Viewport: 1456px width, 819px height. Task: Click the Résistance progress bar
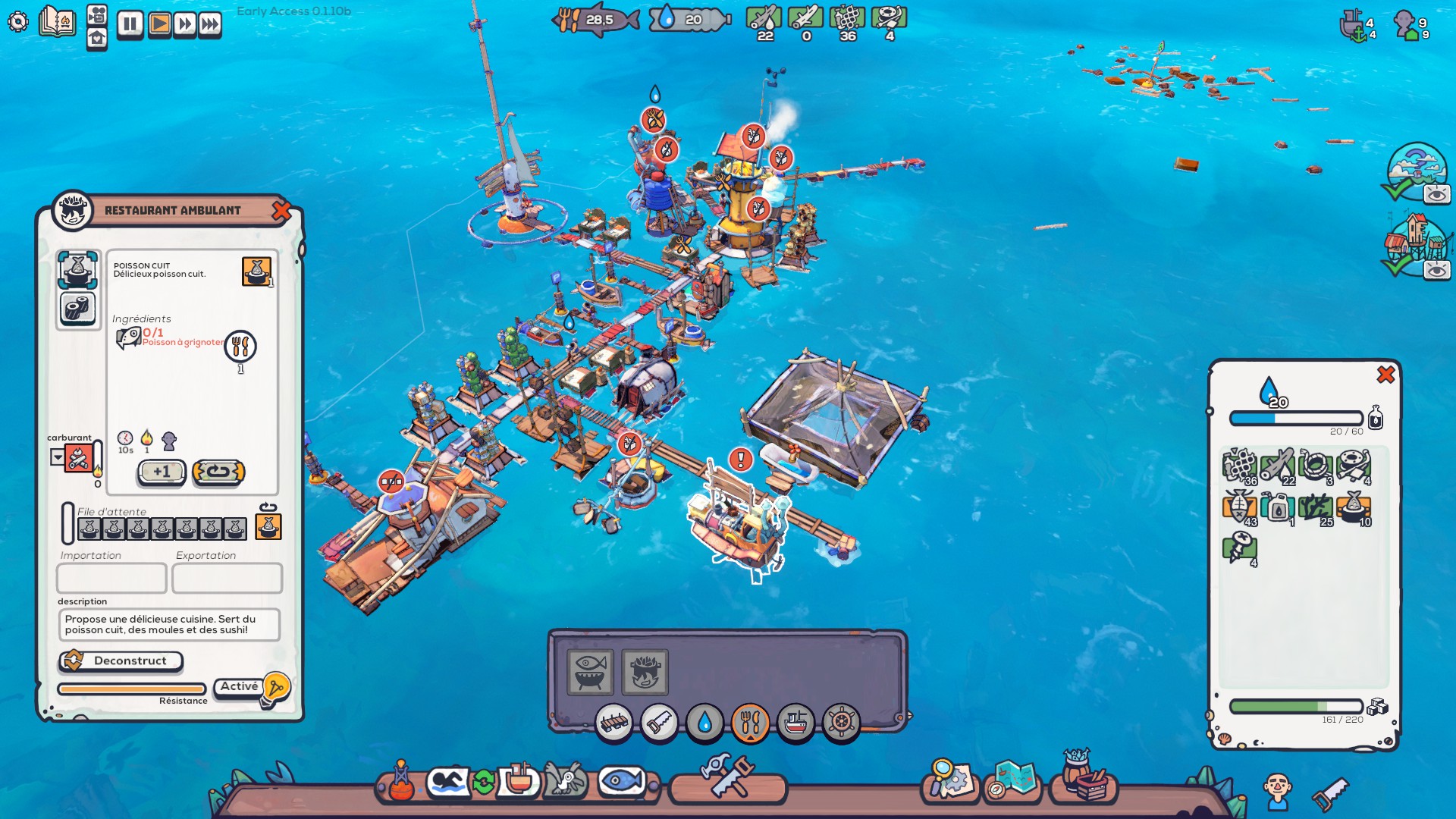coord(131,689)
